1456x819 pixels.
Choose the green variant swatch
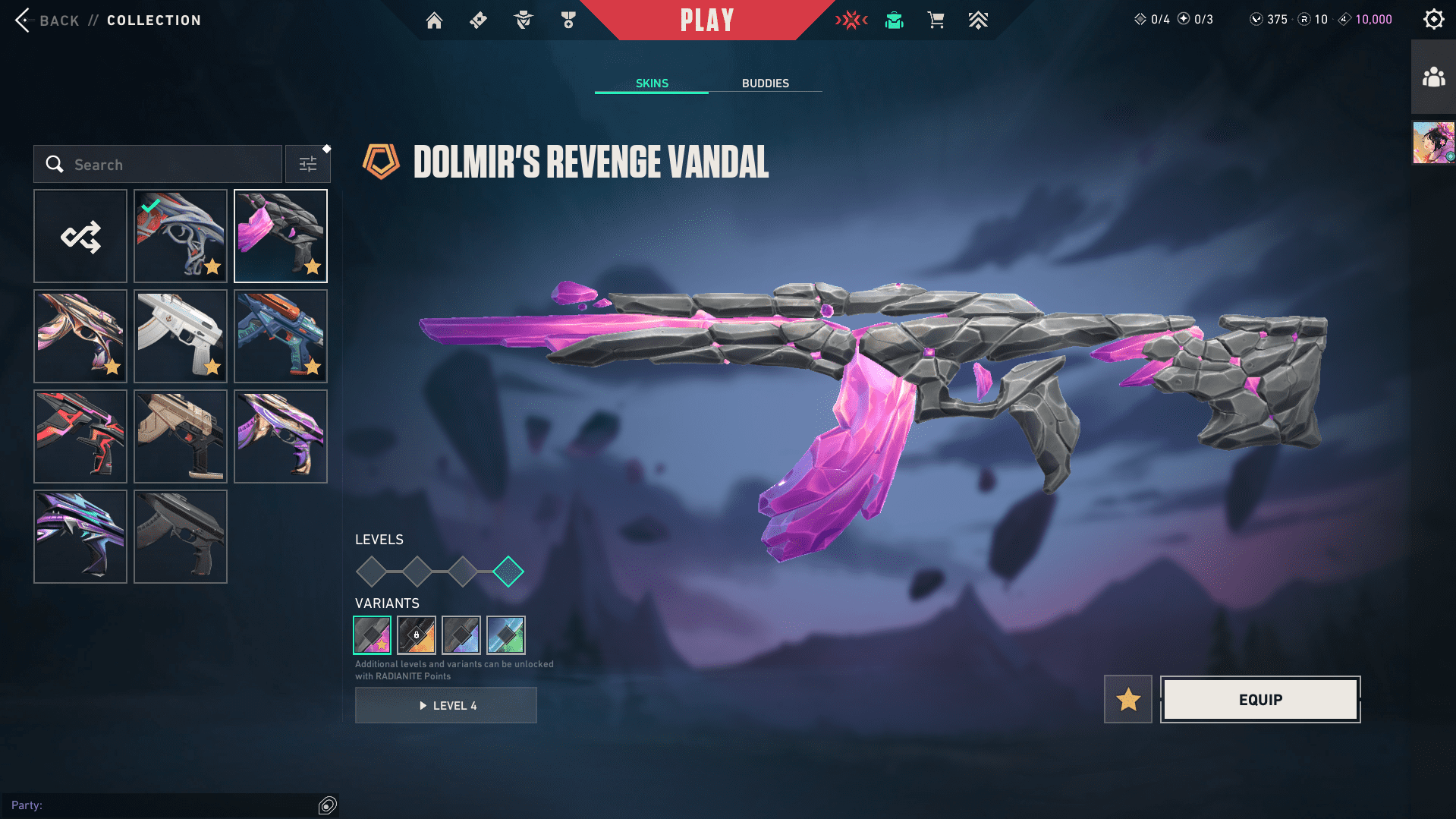[x=506, y=635]
